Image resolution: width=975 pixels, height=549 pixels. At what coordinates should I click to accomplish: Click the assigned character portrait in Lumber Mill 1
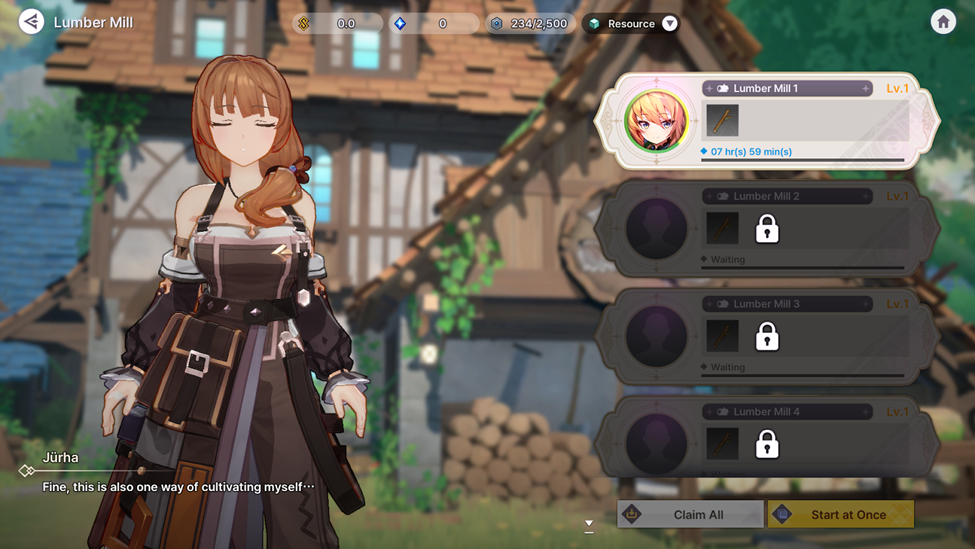tap(656, 121)
